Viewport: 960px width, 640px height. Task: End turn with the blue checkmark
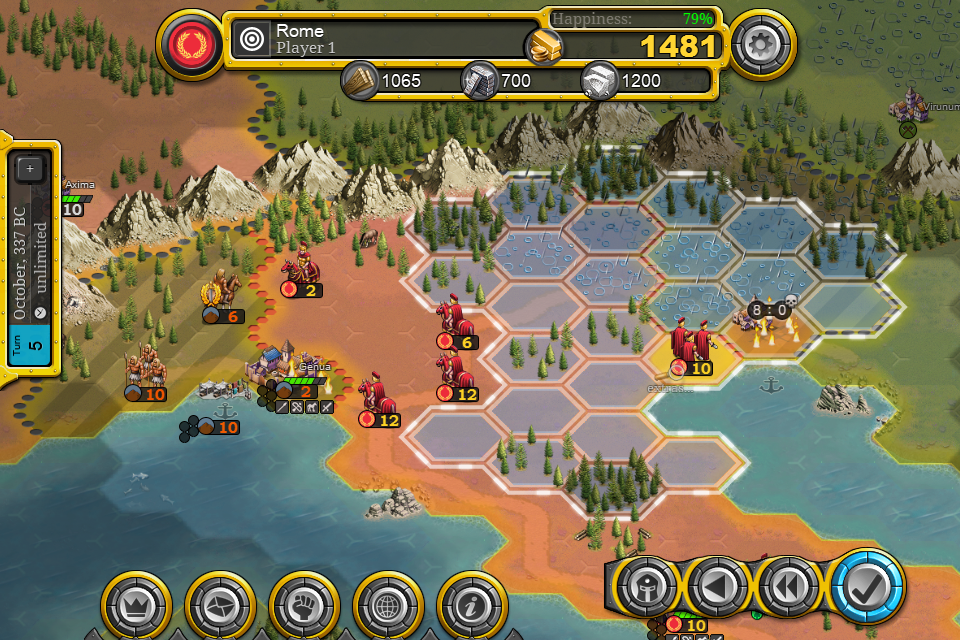(x=866, y=586)
